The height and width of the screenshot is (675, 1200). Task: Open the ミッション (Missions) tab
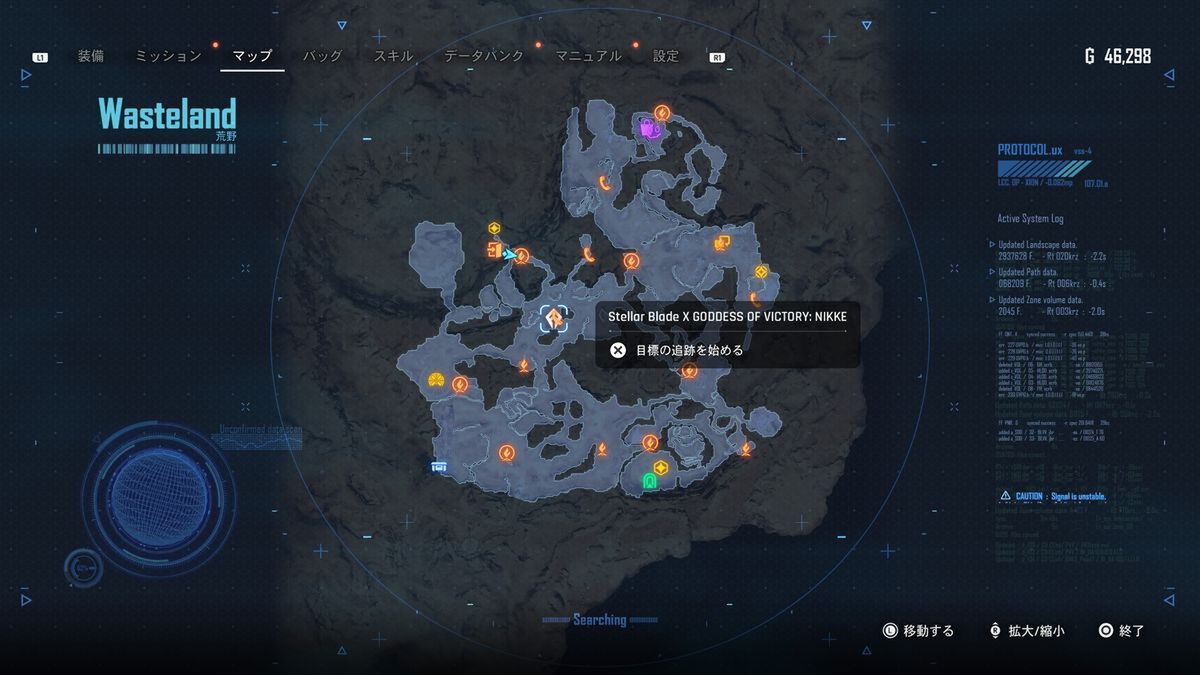coord(168,56)
